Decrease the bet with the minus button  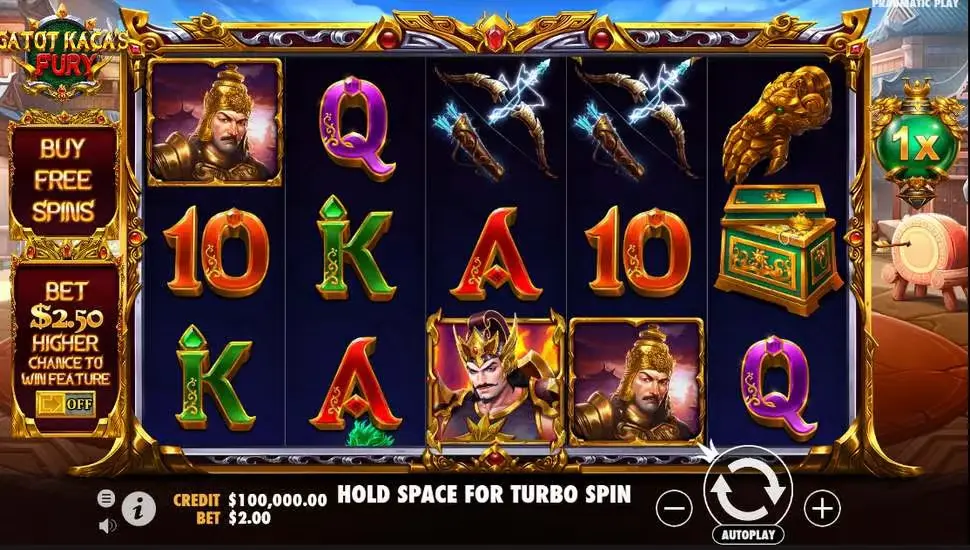[675, 509]
